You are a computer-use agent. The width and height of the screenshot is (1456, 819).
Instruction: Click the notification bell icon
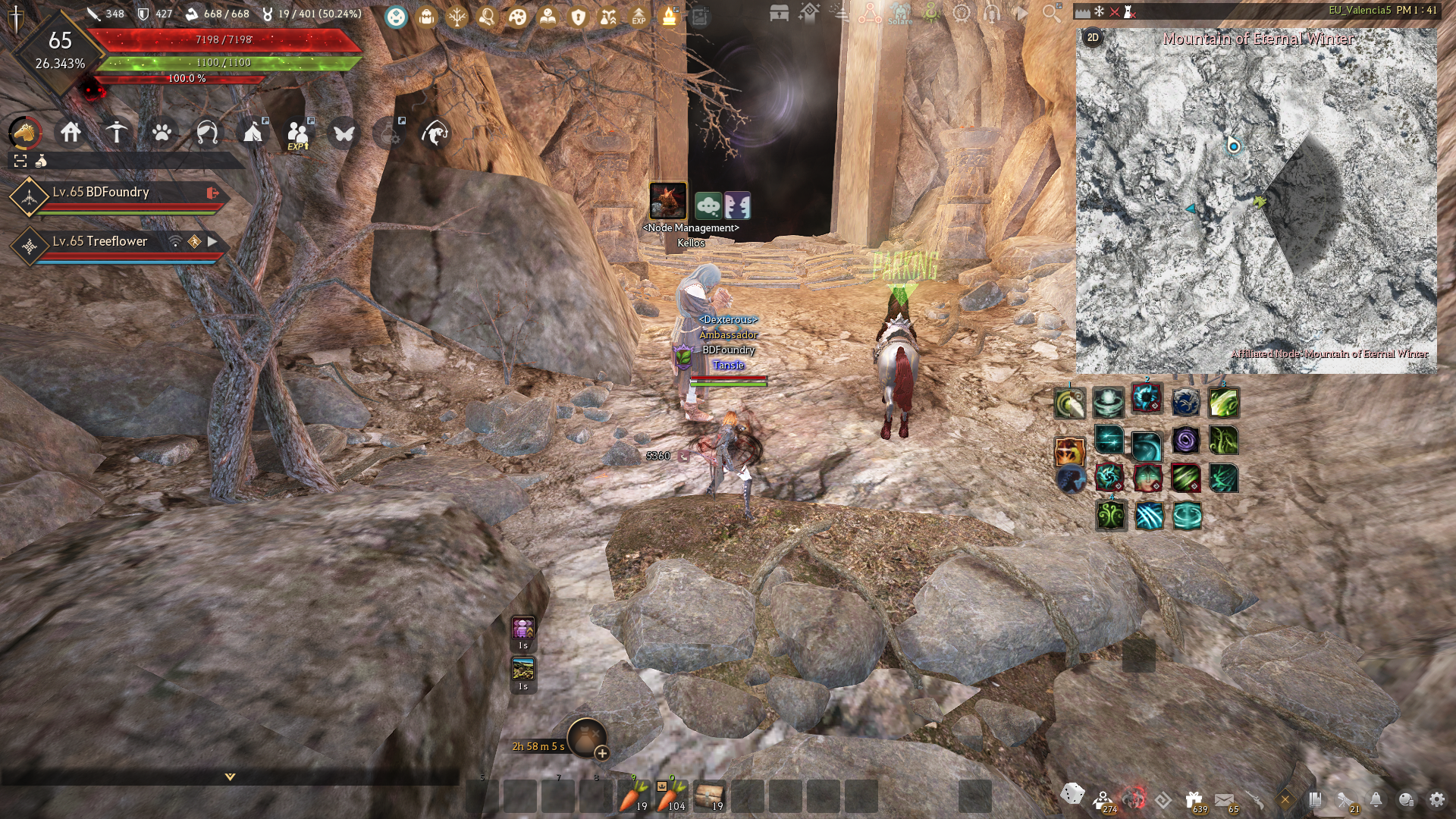tap(1376, 799)
